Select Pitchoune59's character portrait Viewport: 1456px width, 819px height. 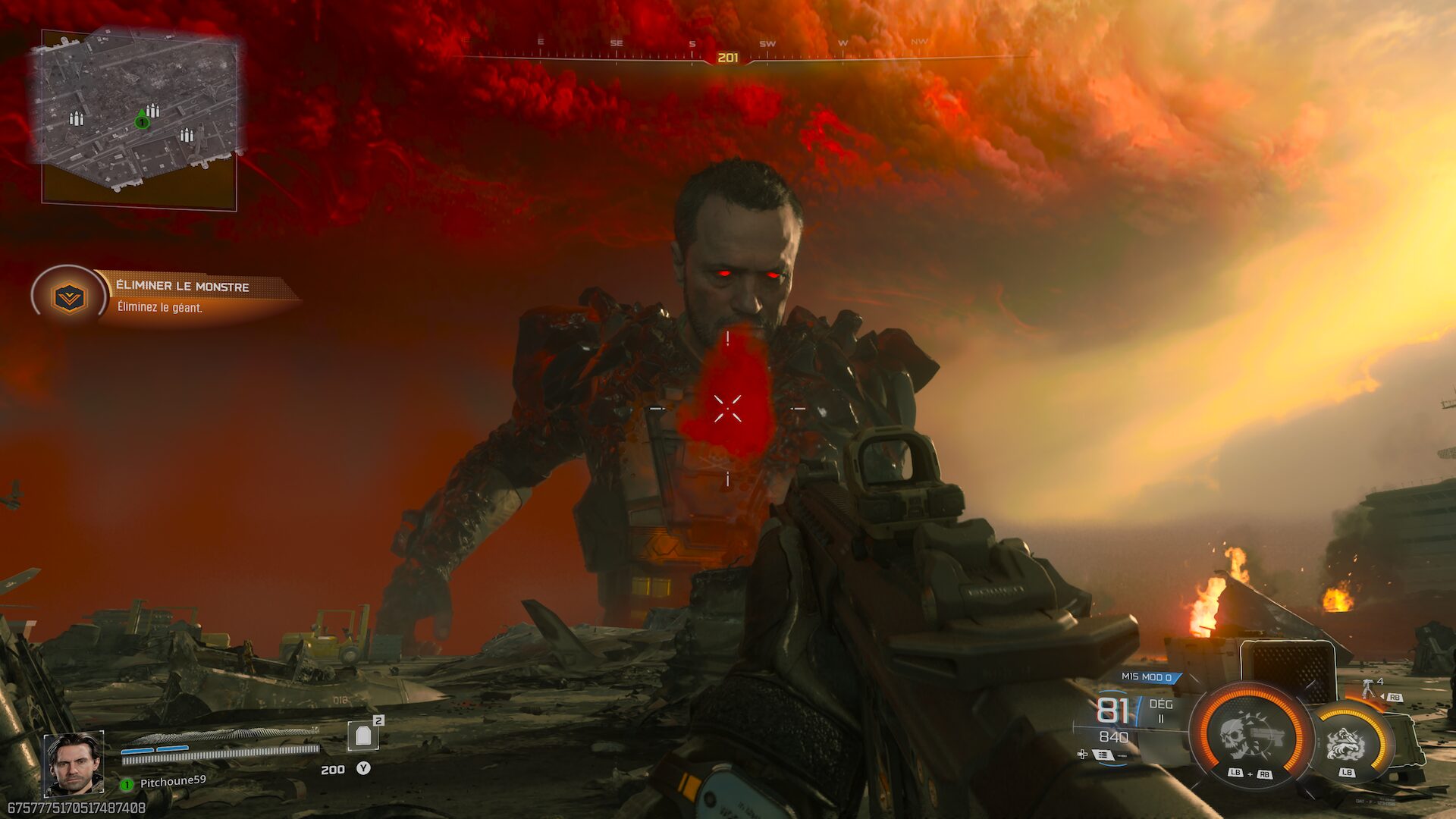coord(74,763)
